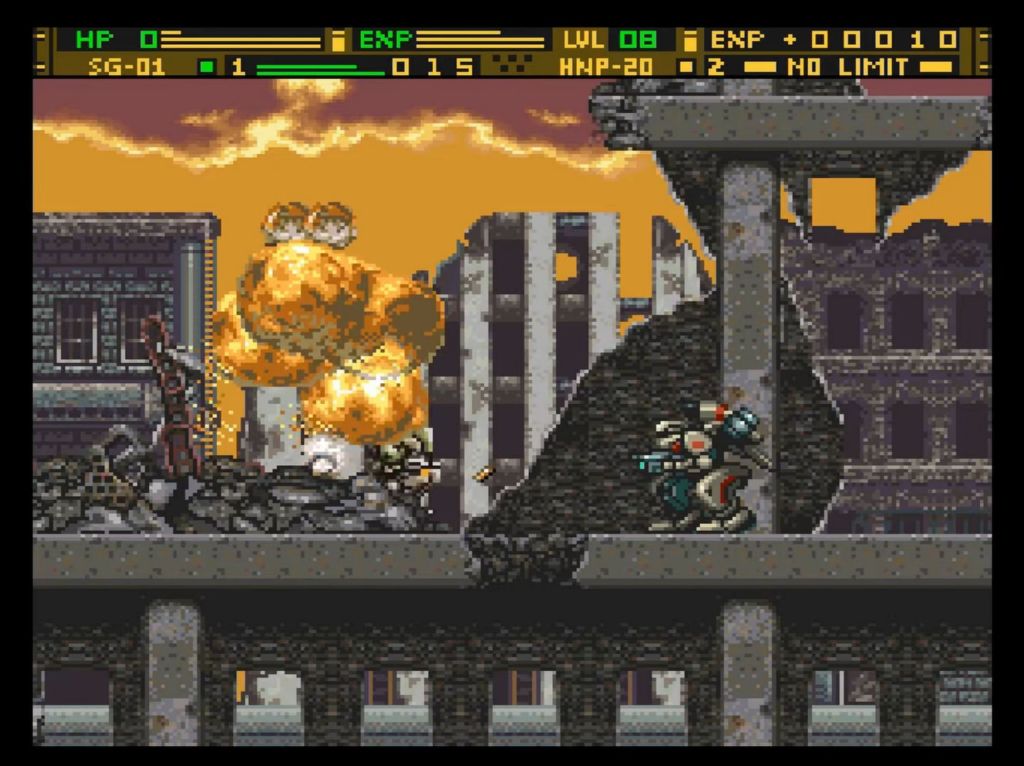Screen dimensions: 1024x766
Task: Select the HNP-20 weapon slot
Action: [x=606, y=67]
